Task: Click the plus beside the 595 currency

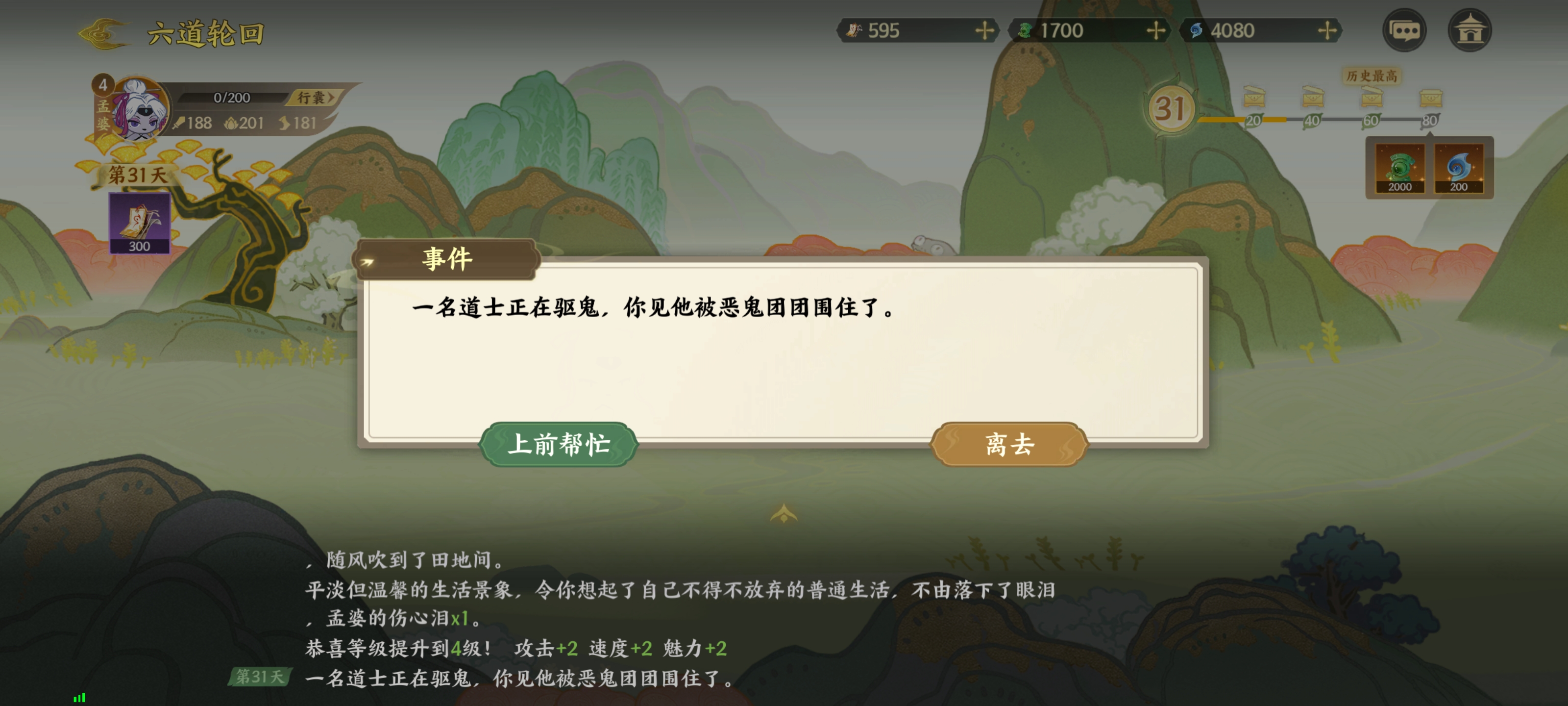Action: pos(985,30)
